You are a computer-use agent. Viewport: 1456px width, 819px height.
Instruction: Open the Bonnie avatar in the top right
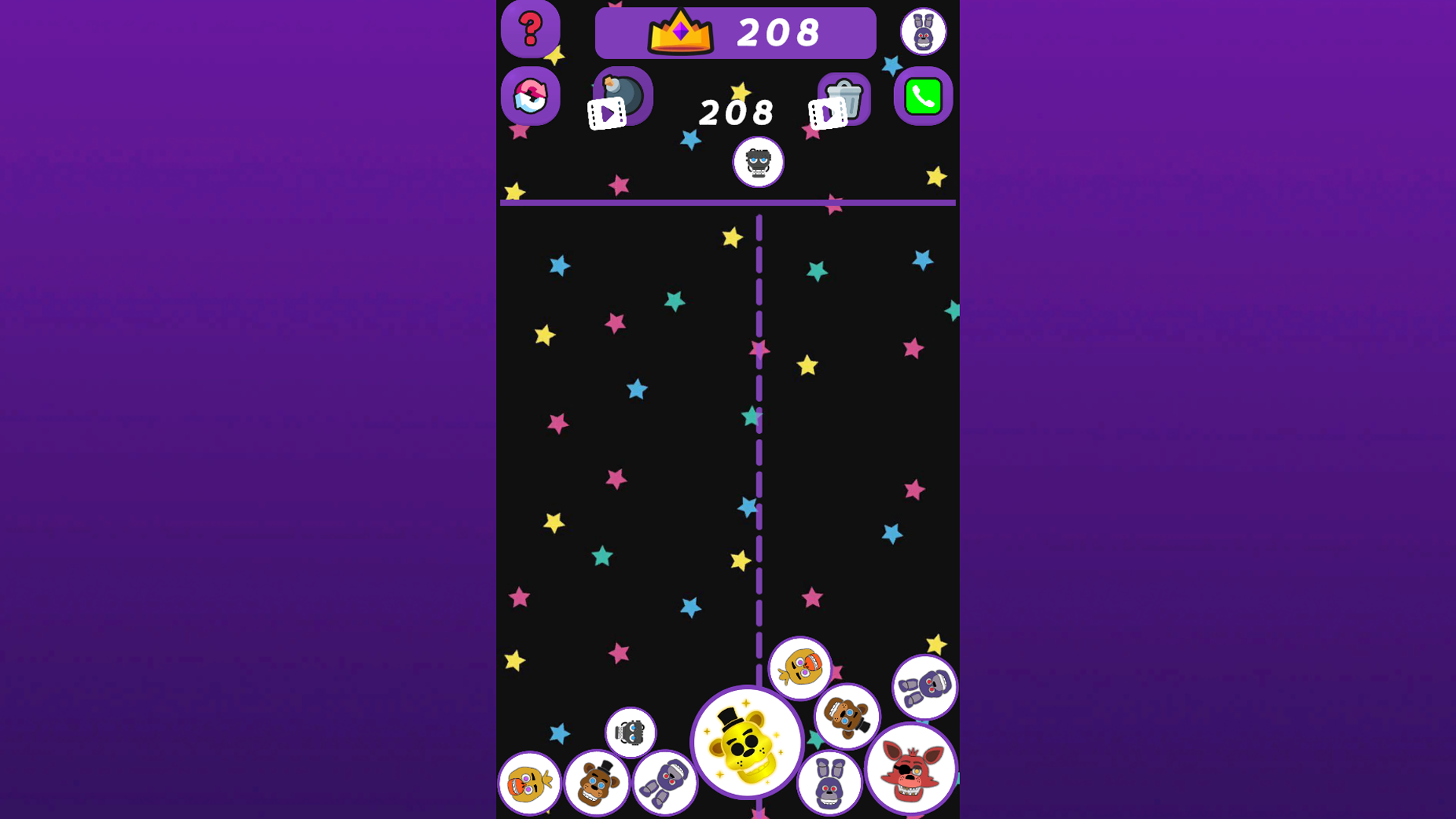924,31
